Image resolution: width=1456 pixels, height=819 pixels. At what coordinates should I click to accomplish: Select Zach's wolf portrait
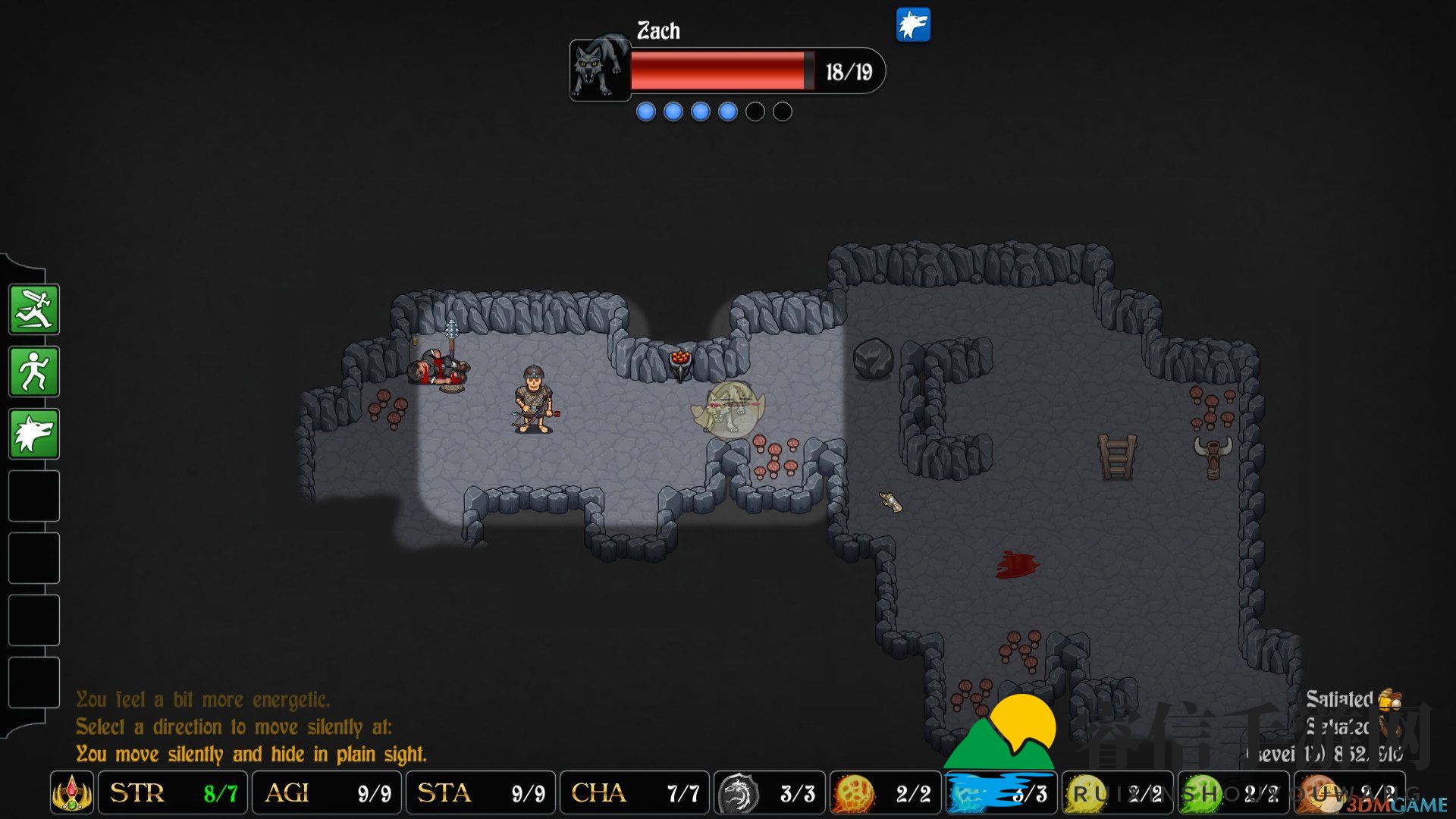600,69
